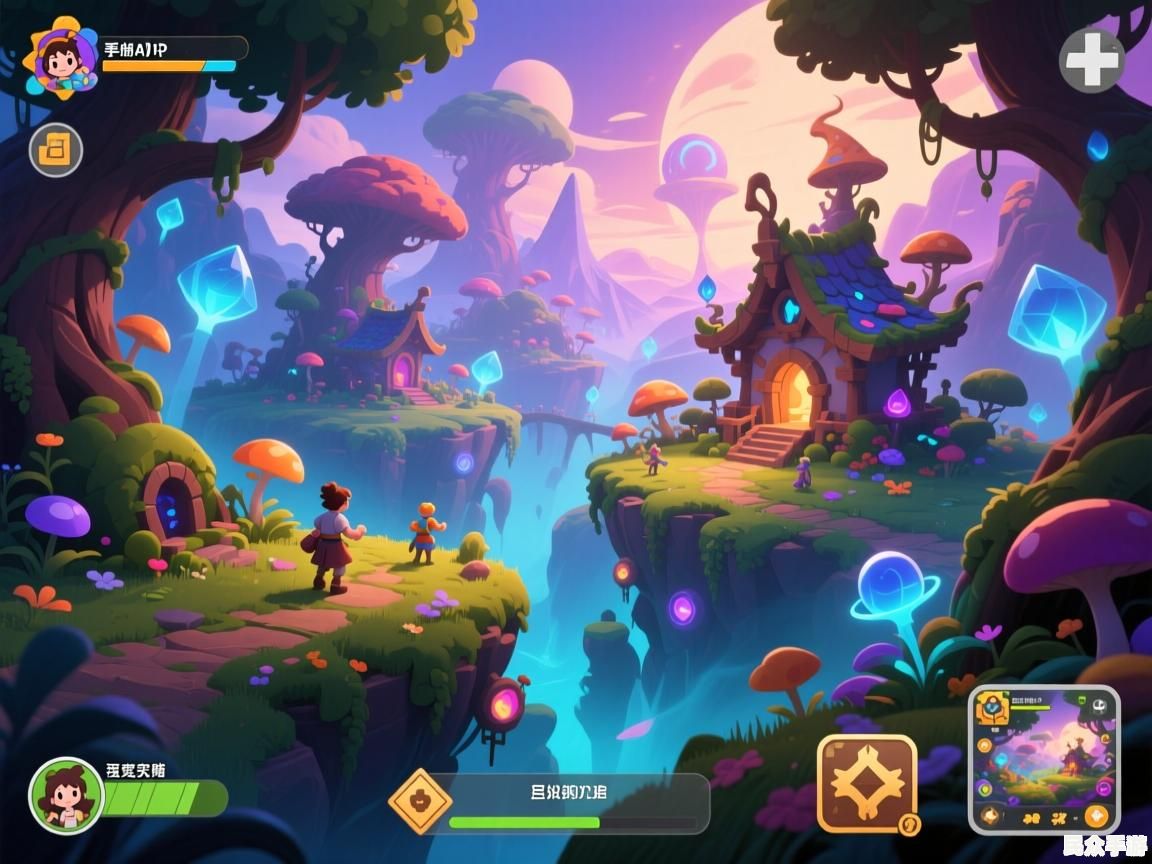
Task: Activate the large golden diamond-frame ability button
Action: [866, 783]
